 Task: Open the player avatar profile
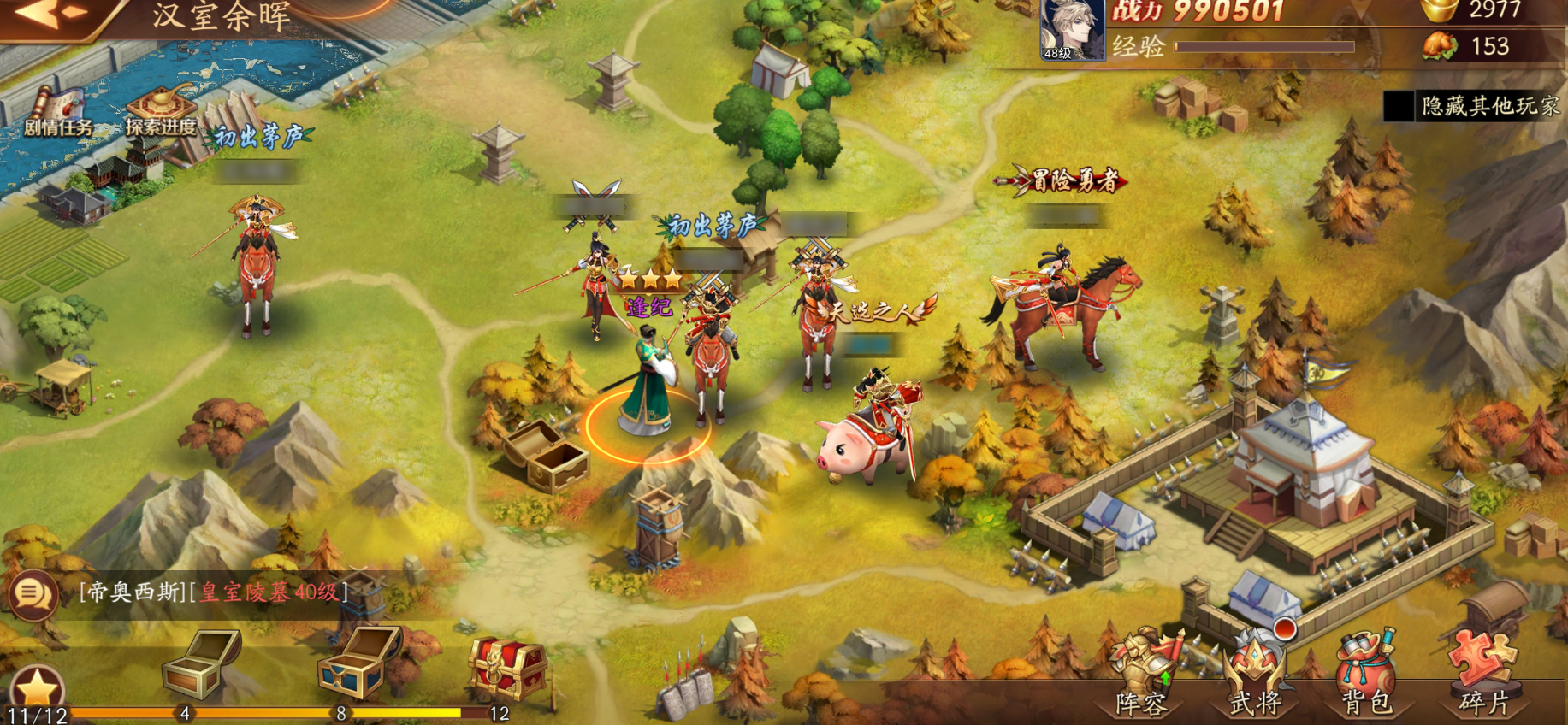pyautogui.click(x=1071, y=30)
